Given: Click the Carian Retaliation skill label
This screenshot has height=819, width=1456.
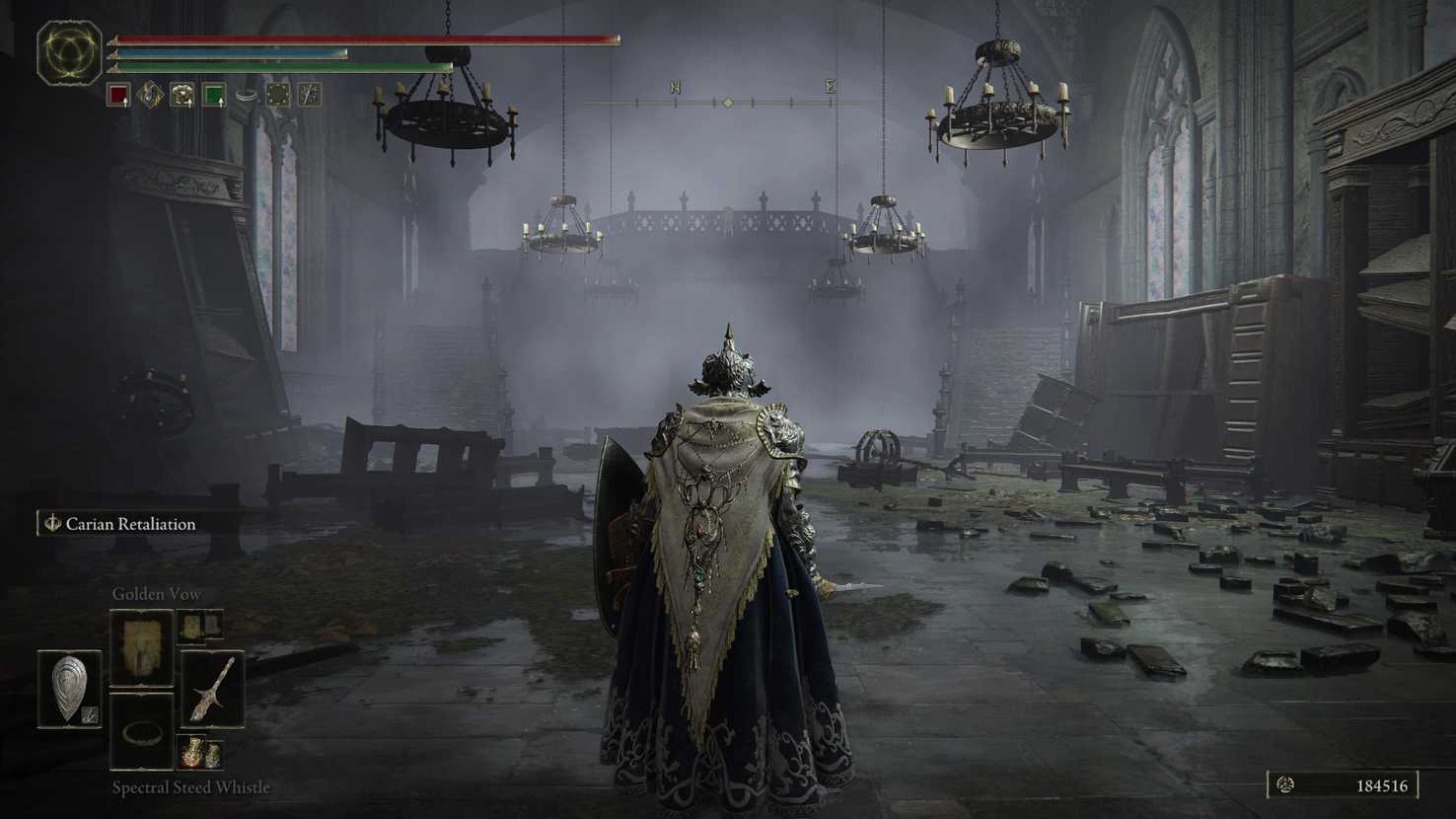Looking at the screenshot, I should click(x=130, y=524).
